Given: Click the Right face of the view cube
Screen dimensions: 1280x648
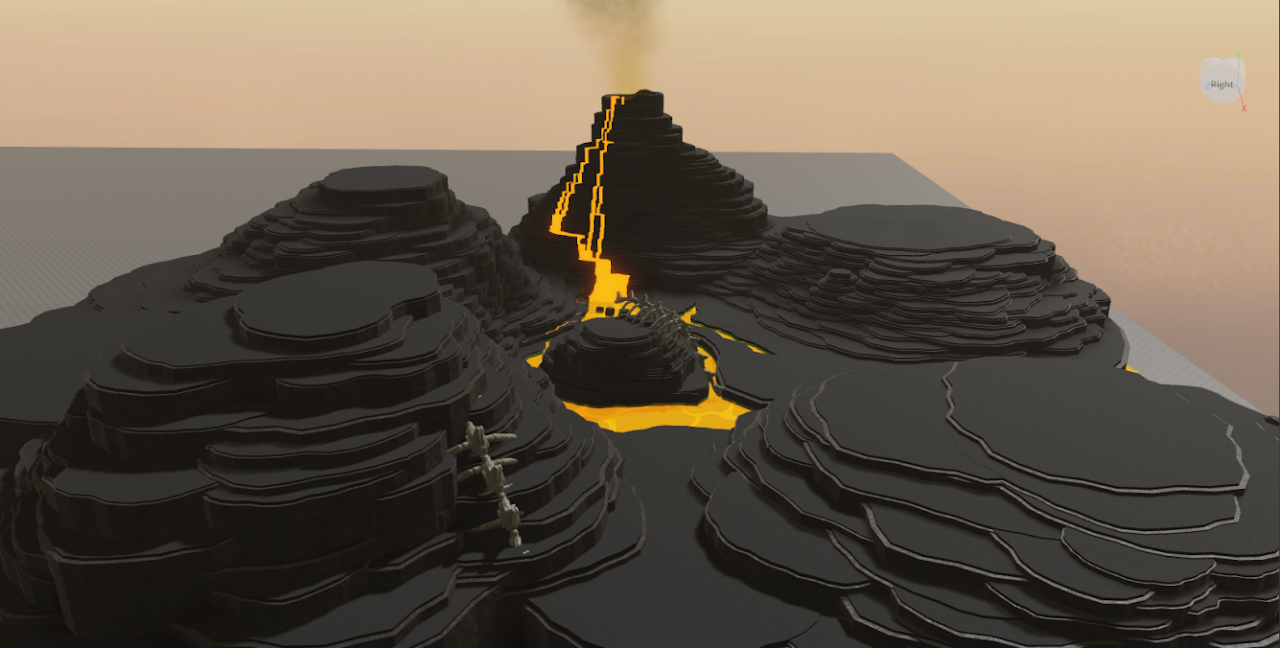Looking at the screenshot, I should click(x=1222, y=84).
